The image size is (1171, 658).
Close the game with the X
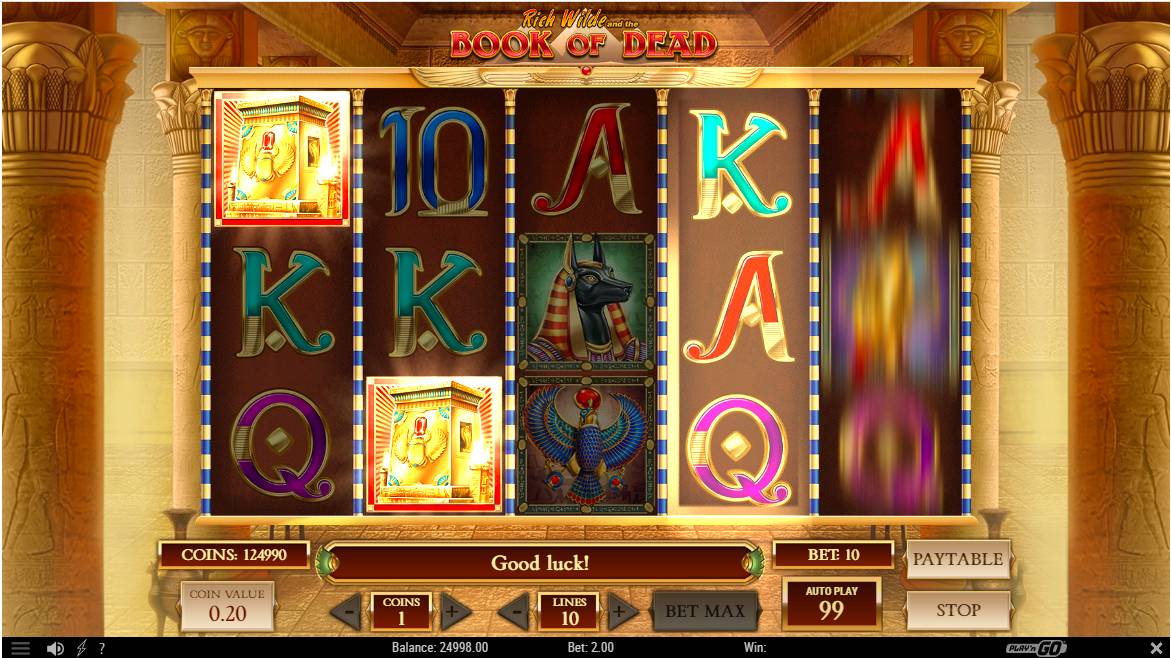tap(1157, 648)
